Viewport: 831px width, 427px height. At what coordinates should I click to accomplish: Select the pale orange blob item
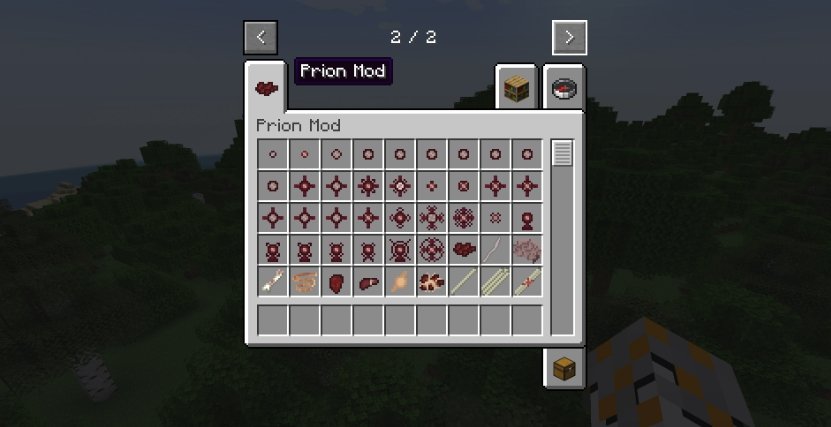(400, 282)
